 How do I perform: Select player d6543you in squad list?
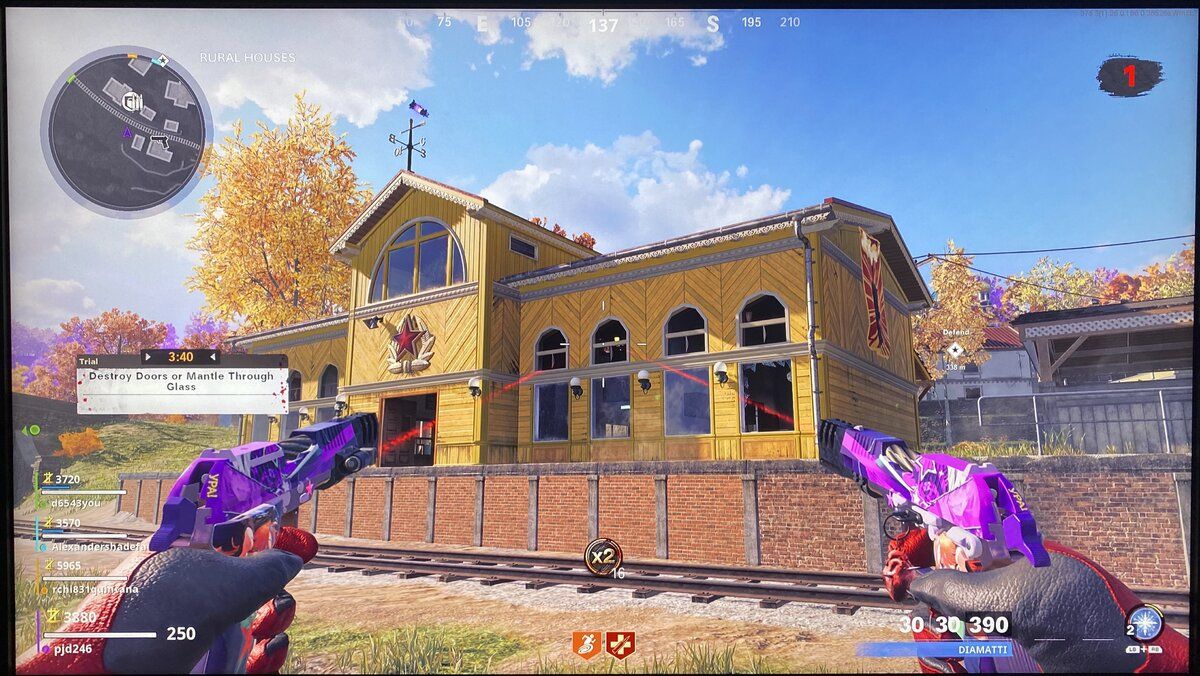[x=76, y=503]
